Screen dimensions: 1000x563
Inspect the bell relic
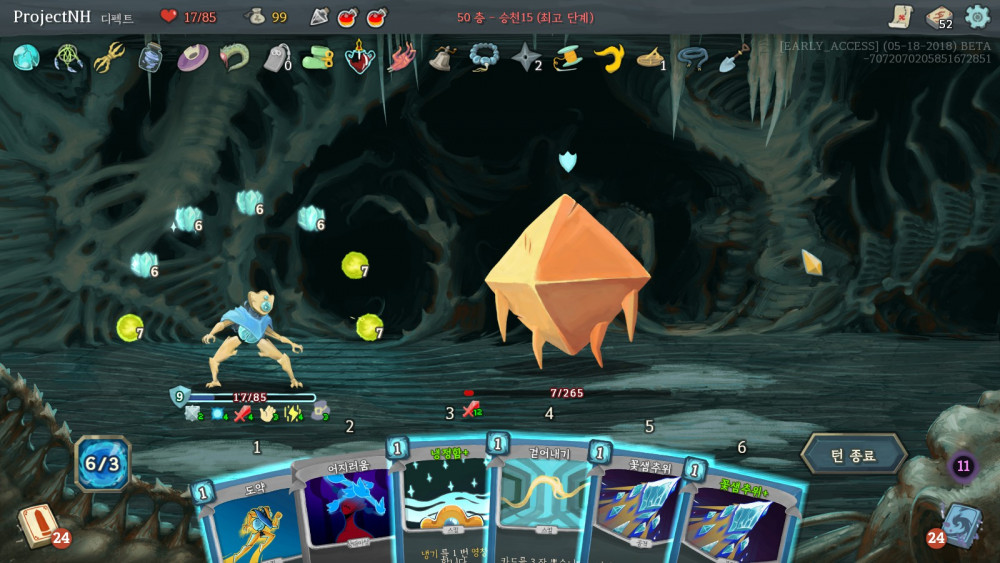coord(441,58)
